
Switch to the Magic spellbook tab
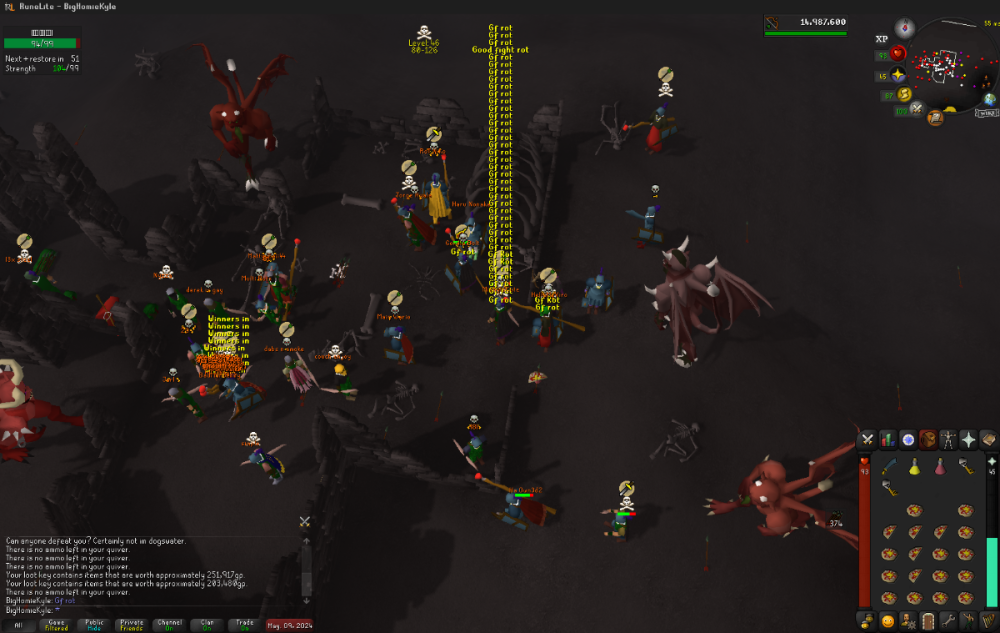point(988,439)
